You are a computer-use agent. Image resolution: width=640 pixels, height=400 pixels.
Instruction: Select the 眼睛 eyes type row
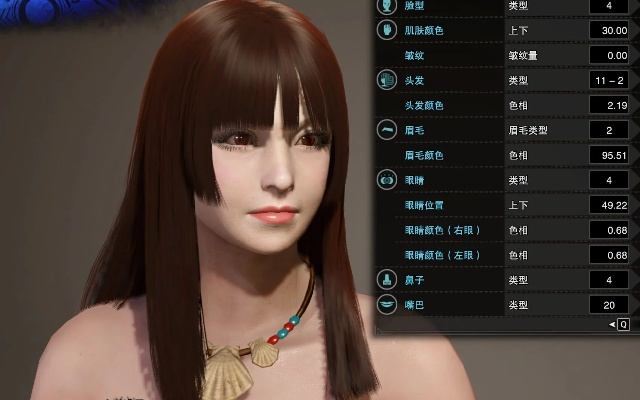pyautogui.click(x=416, y=180)
